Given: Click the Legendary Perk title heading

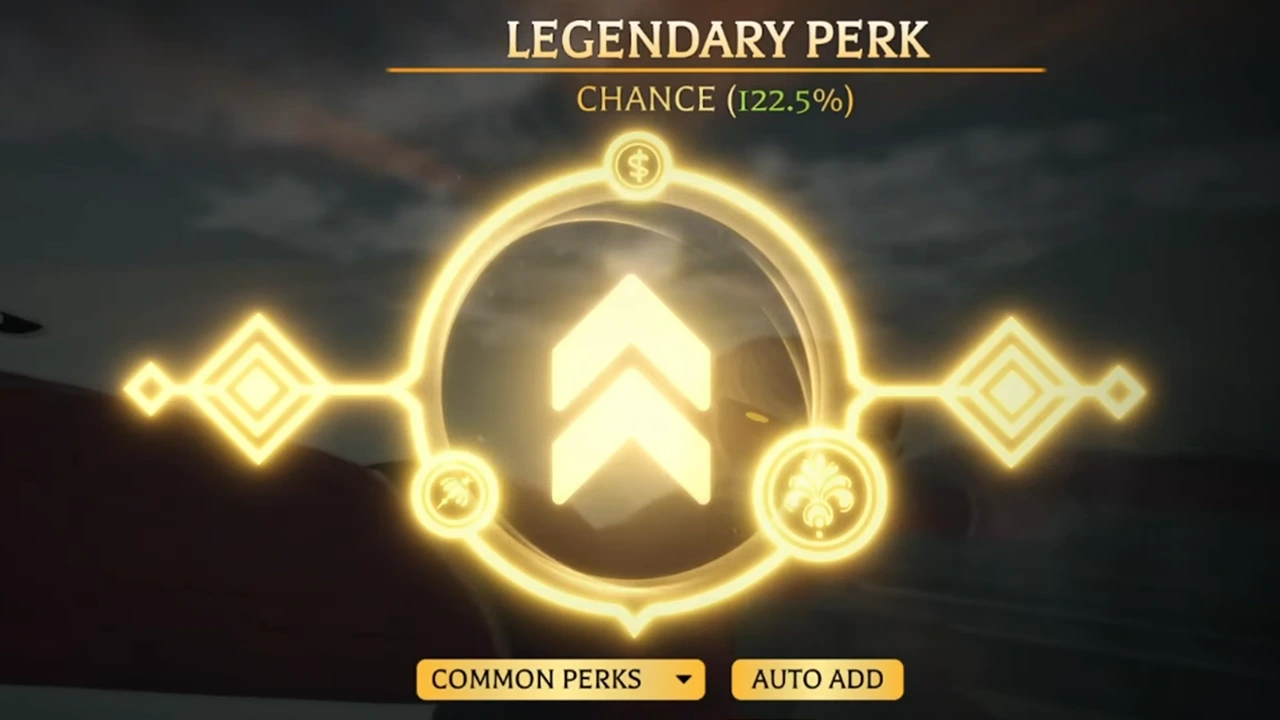Looking at the screenshot, I should click(716, 40).
